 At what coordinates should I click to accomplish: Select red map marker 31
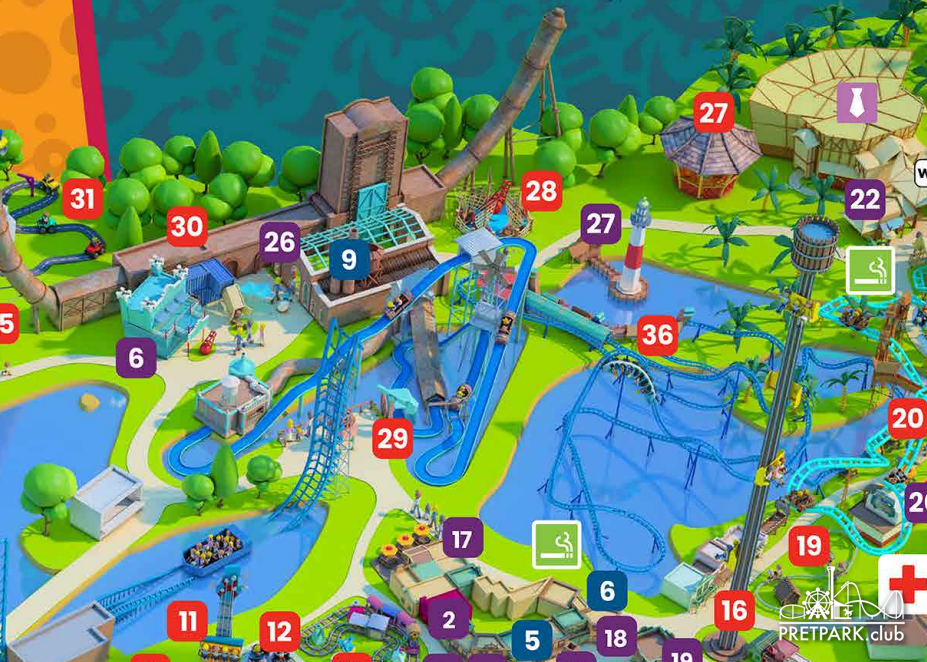(x=82, y=199)
